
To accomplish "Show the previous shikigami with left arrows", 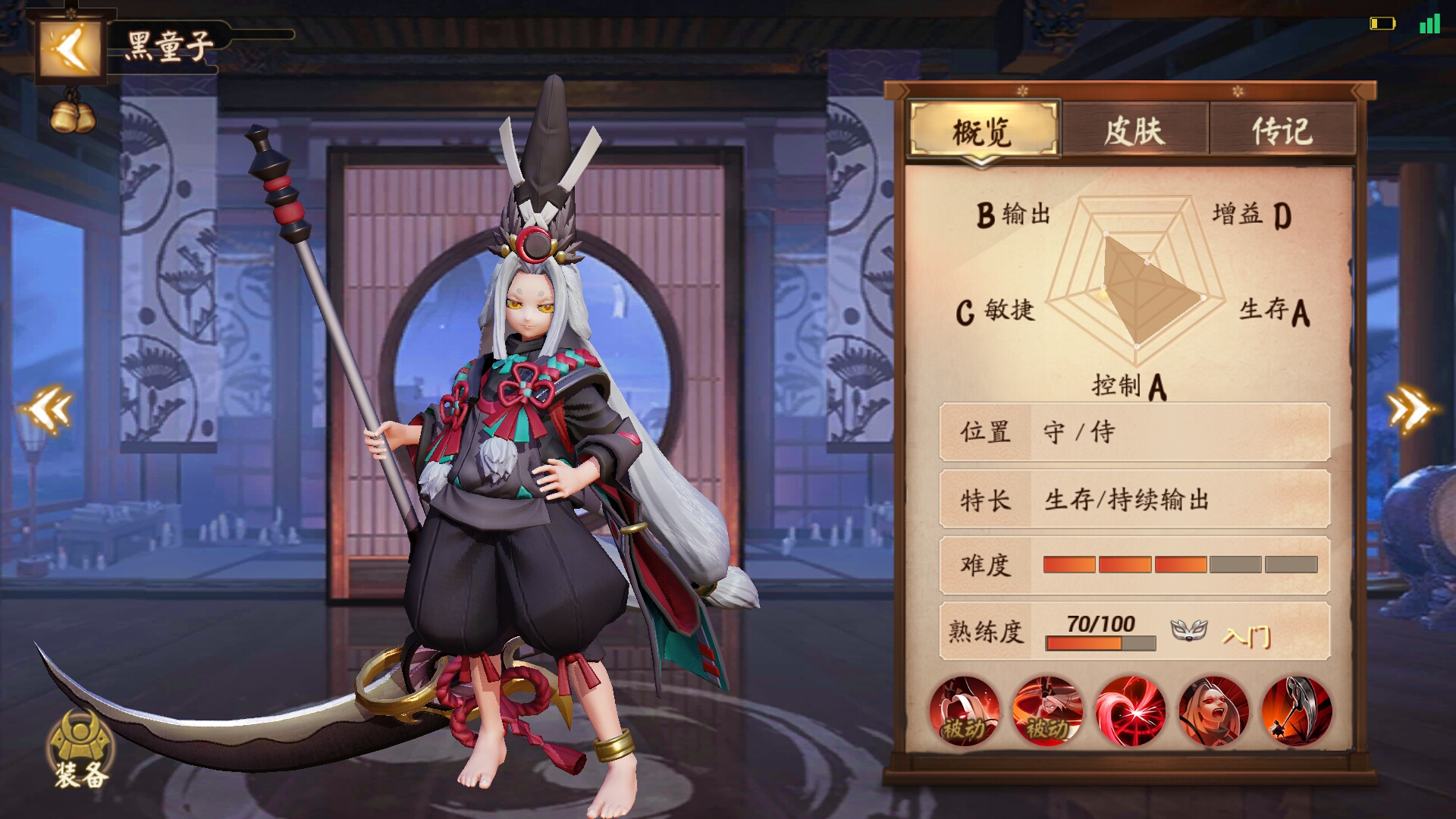I will pos(48,409).
